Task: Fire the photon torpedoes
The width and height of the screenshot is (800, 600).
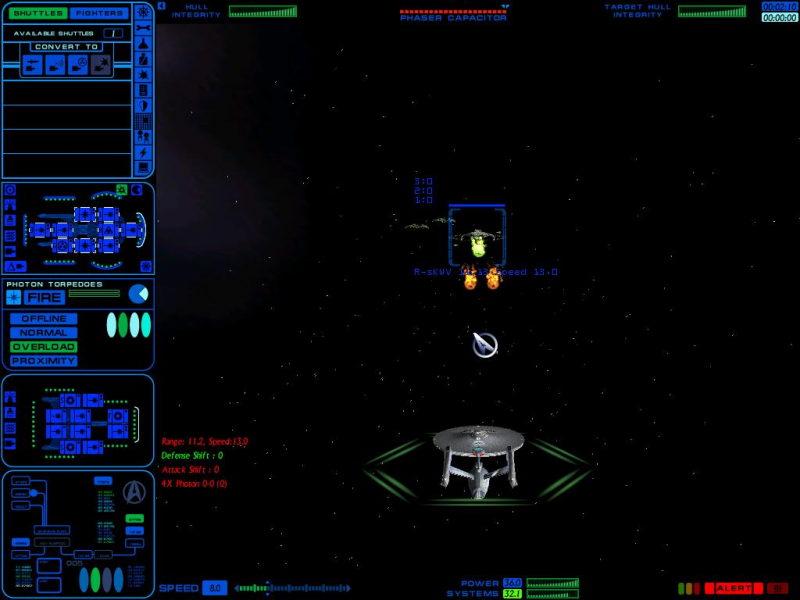Action: [45, 297]
